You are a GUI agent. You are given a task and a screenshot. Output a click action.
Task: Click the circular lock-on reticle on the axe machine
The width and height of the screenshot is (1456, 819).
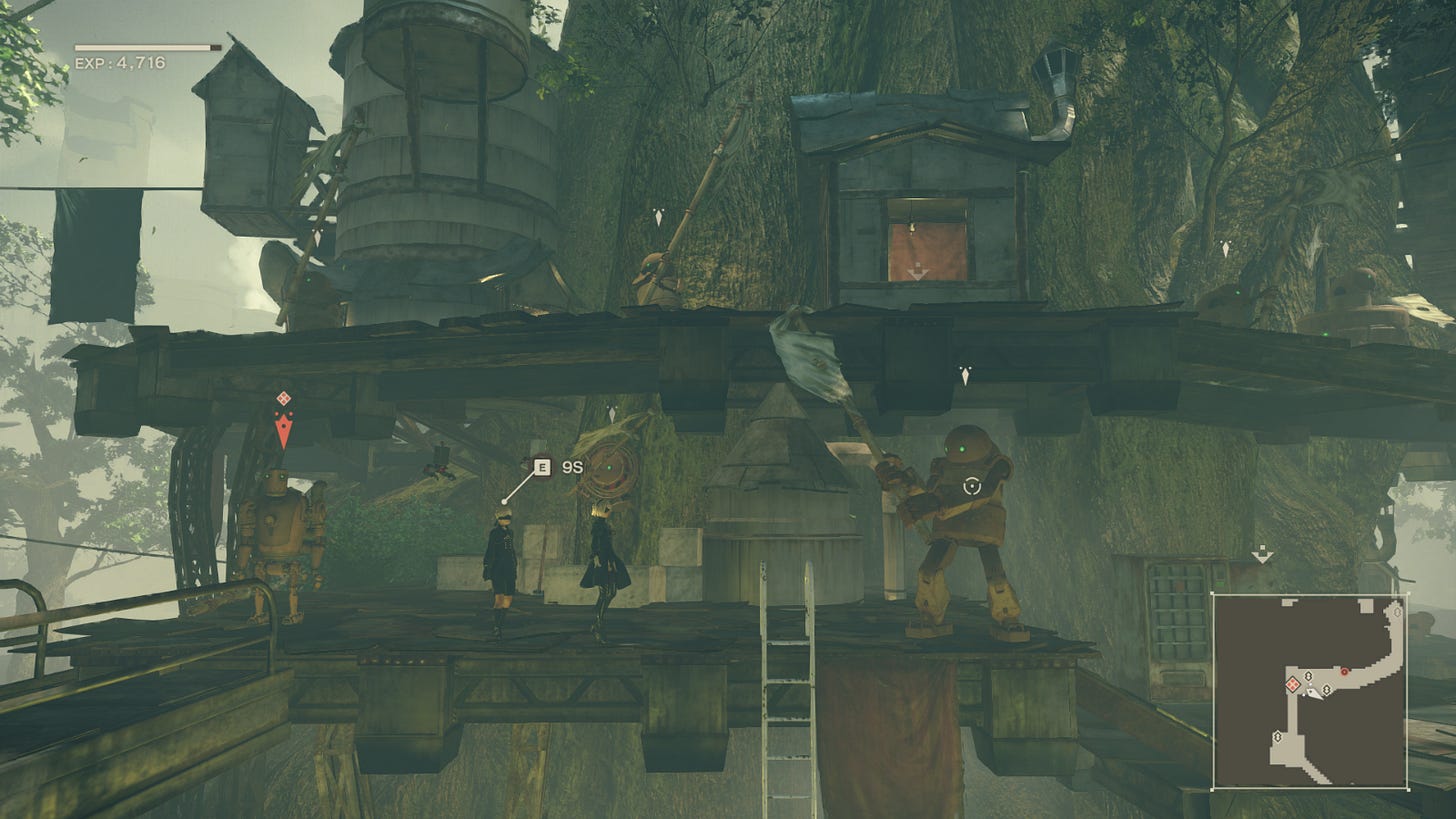click(971, 486)
